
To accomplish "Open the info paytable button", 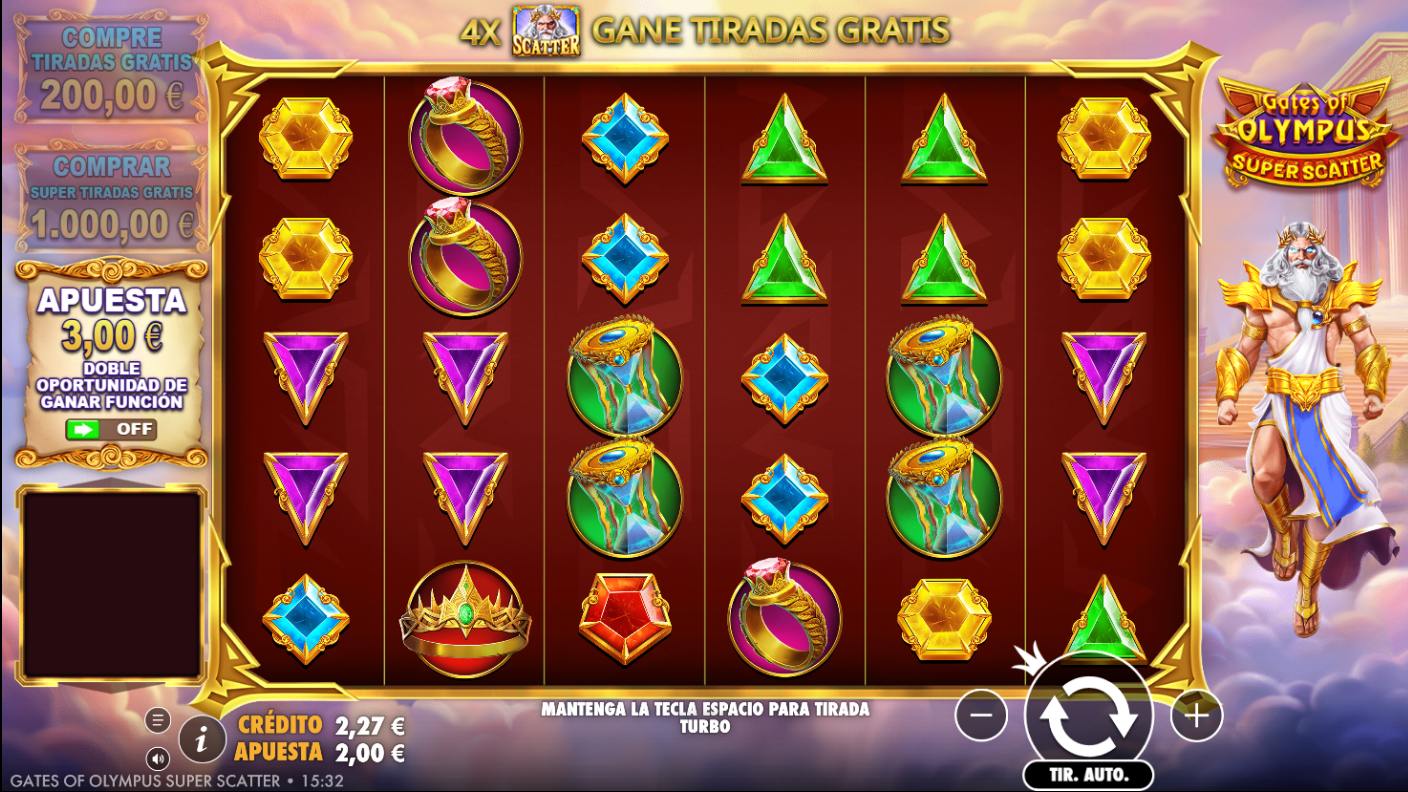I will pyautogui.click(x=202, y=739).
